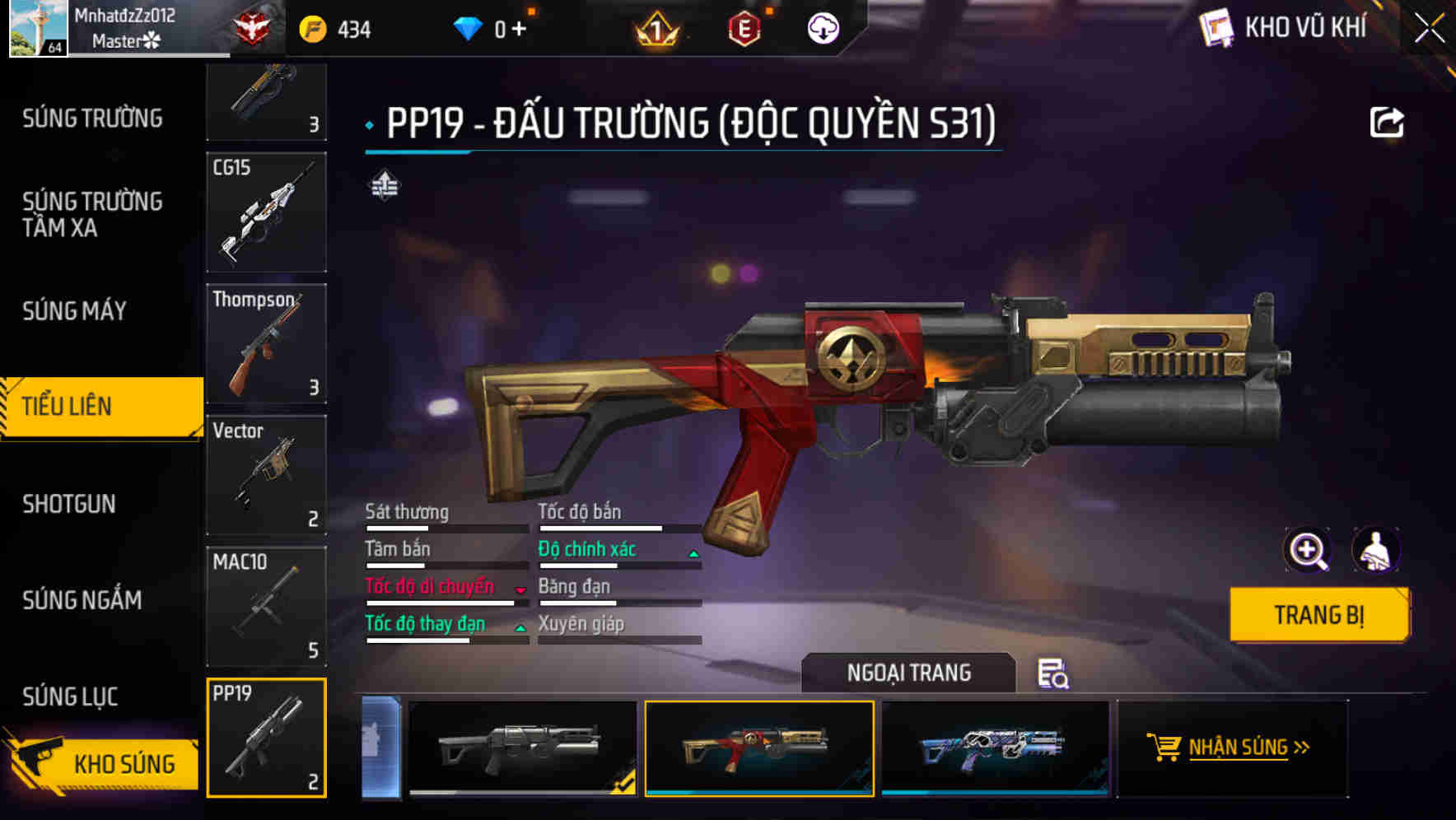
Task: Open the NGOẠI TRANG tab
Action: click(x=908, y=672)
